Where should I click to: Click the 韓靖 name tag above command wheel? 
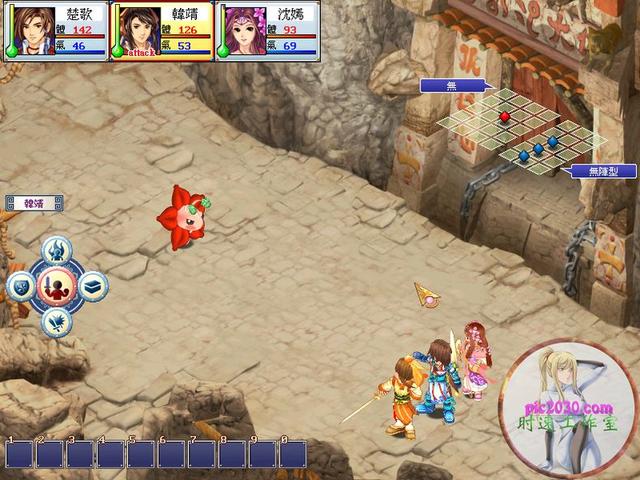point(34,203)
